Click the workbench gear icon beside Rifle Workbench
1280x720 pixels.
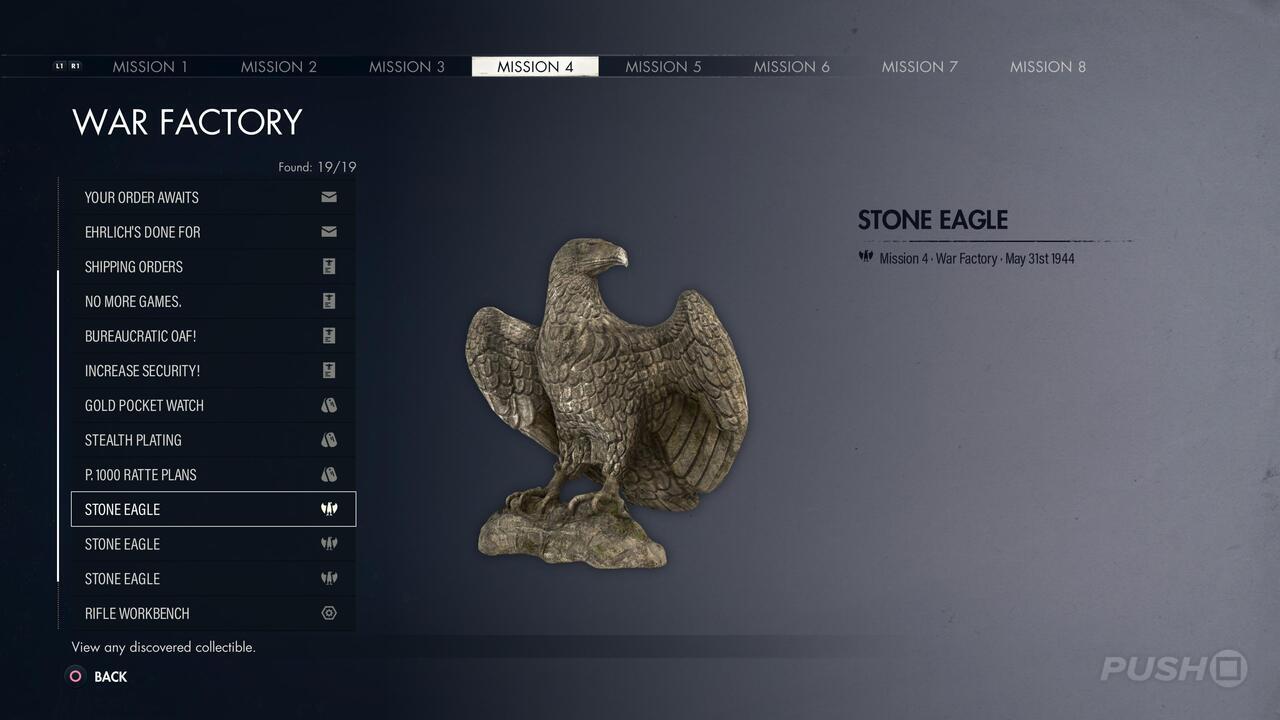pyautogui.click(x=329, y=613)
